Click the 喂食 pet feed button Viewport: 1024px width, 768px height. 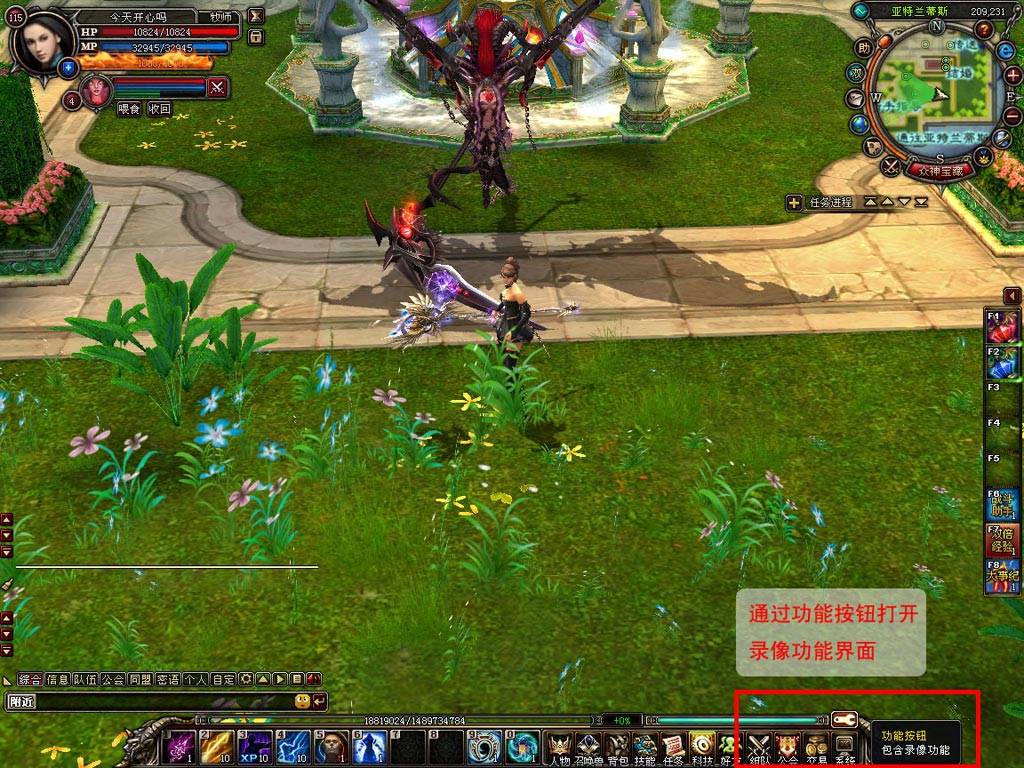[x=129, y=109]
